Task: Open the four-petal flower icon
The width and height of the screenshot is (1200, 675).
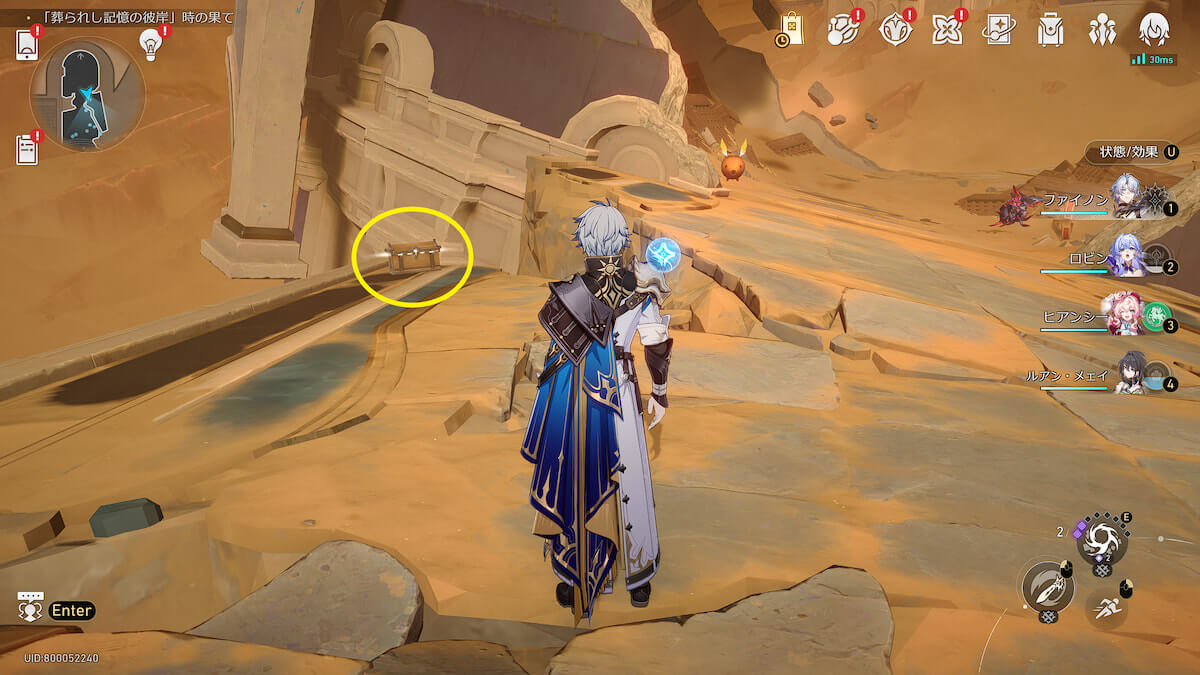Action: (x=946, y=30)
